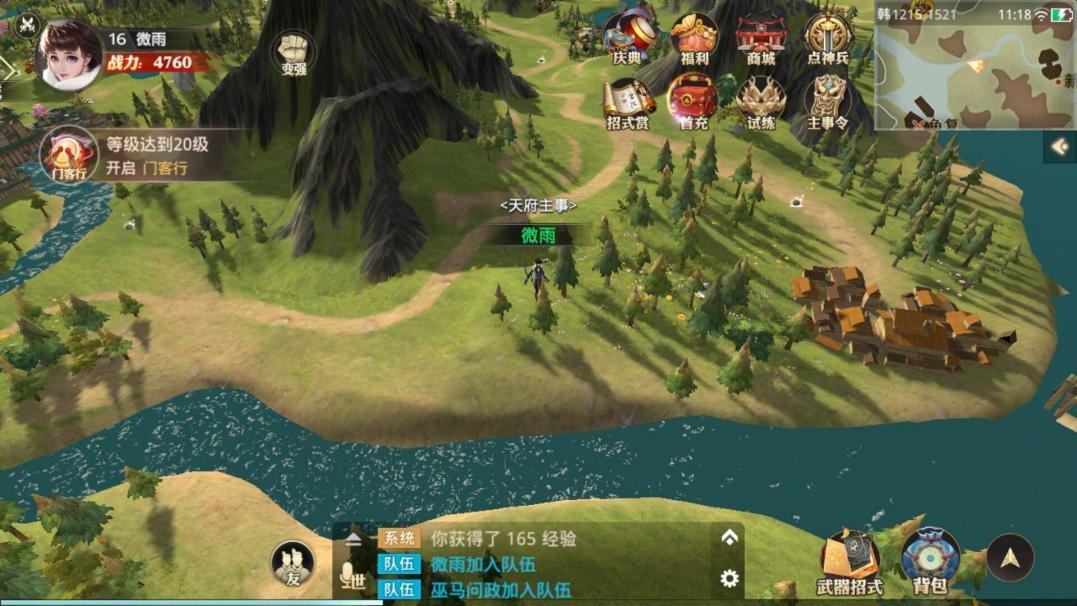This screenshot has width=1077, height=606.
Task: Open the 福利 welfare rewards
Action: (x=694, y=38)
